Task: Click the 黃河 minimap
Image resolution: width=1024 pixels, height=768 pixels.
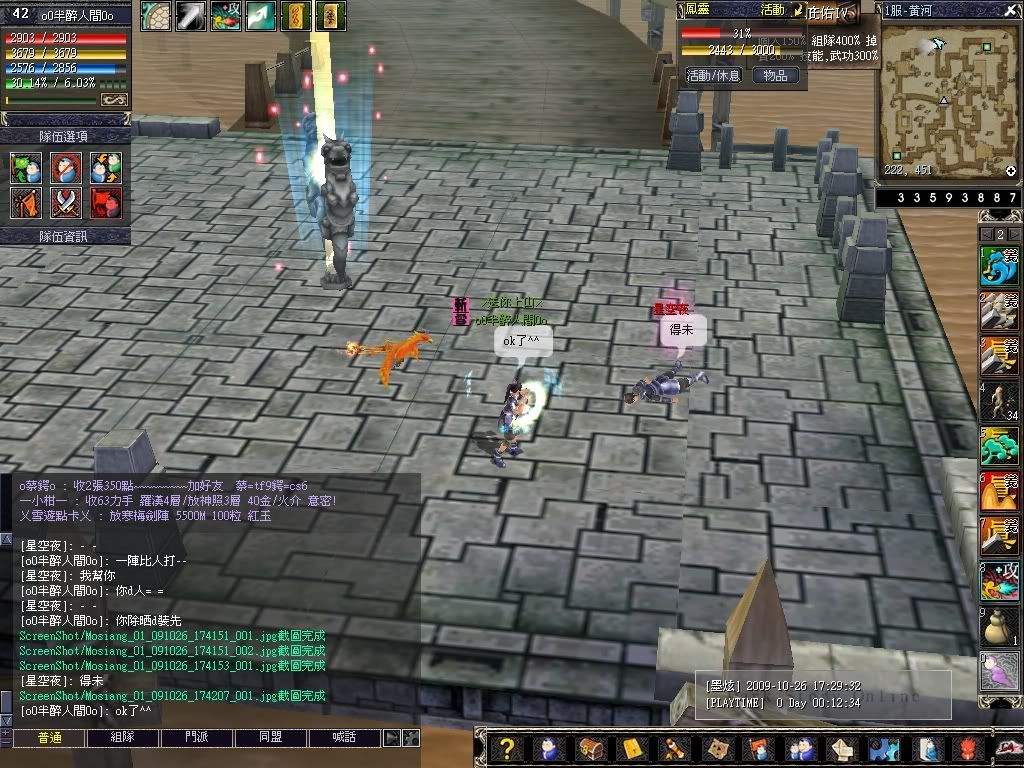Action: pyautogui.click(x=948, y=100)
